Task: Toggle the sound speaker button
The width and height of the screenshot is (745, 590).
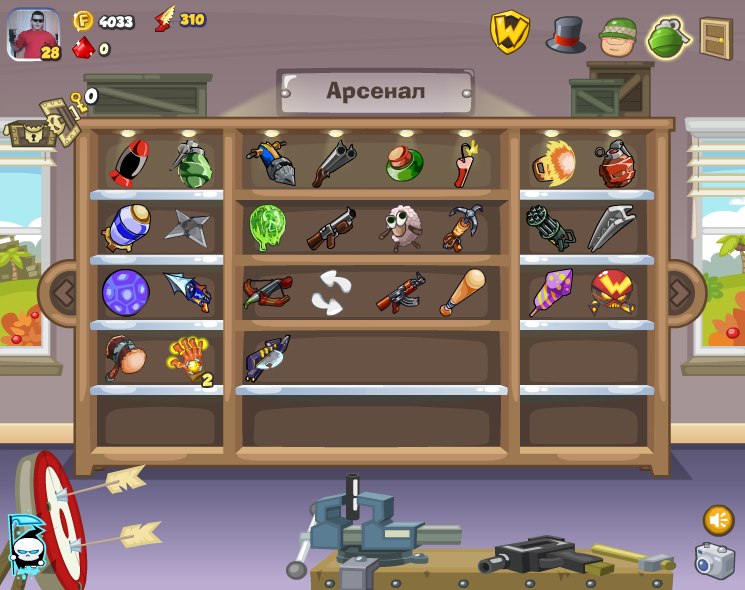Action: click(x=718, y=520)
